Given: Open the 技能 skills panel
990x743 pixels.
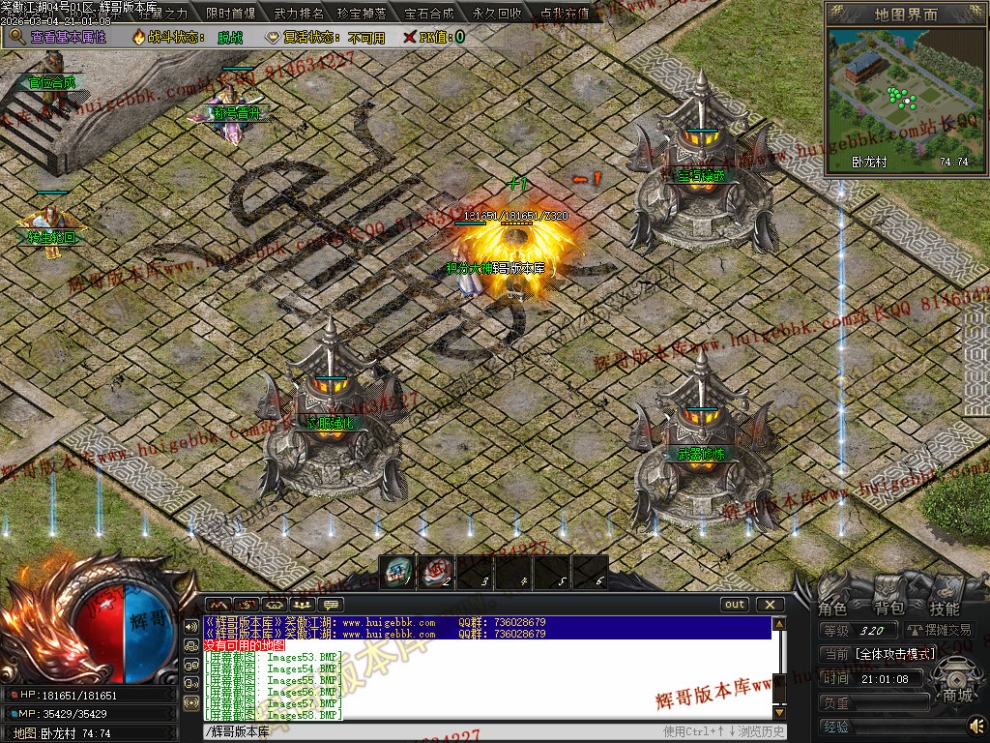Looking at the screenshot, I should click(x=944, y=608).
